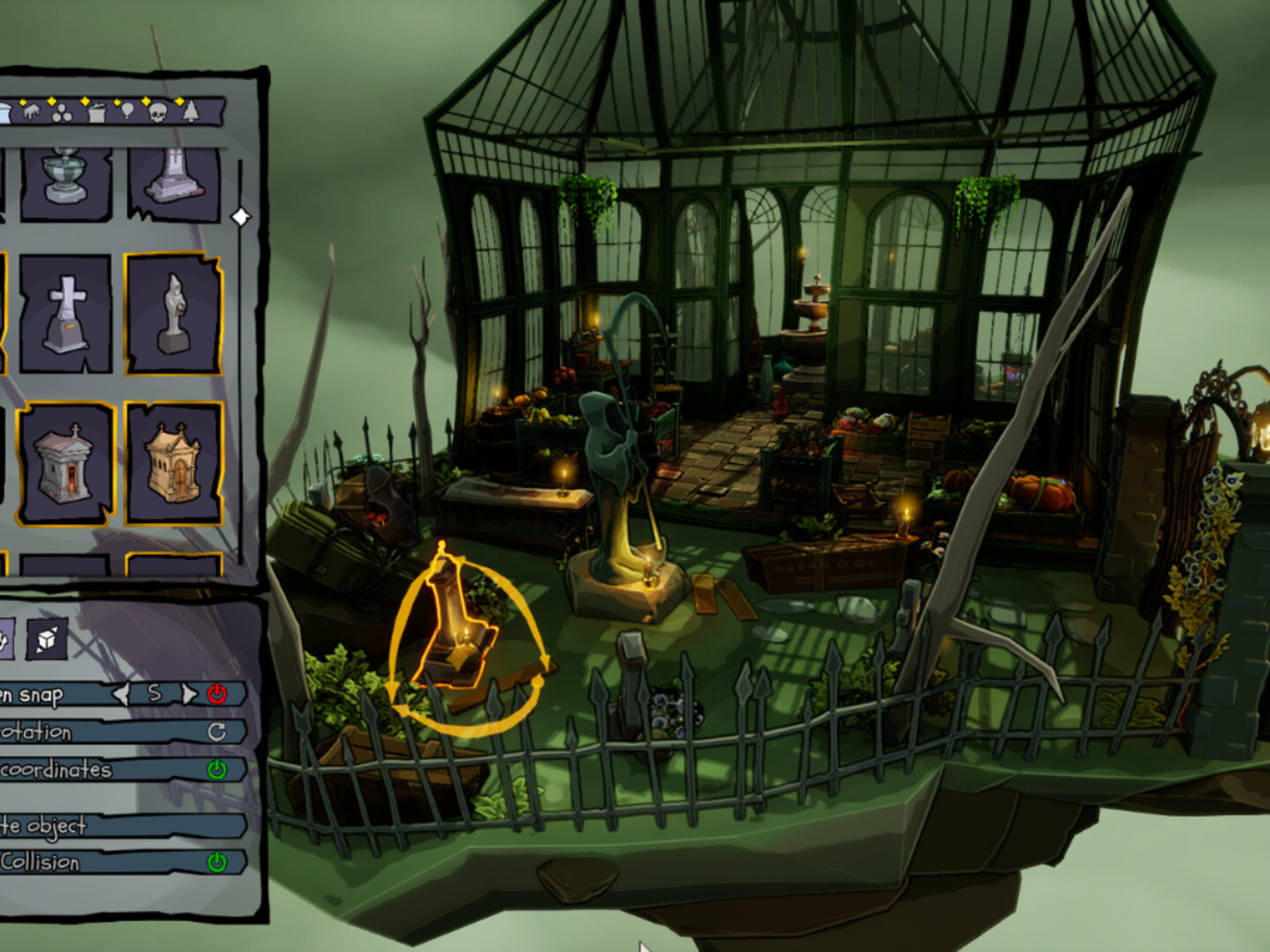Viewport: 1270px width, 952px height.
Task: Pick the tan mausoleum item tile
Action: point(174,464)
